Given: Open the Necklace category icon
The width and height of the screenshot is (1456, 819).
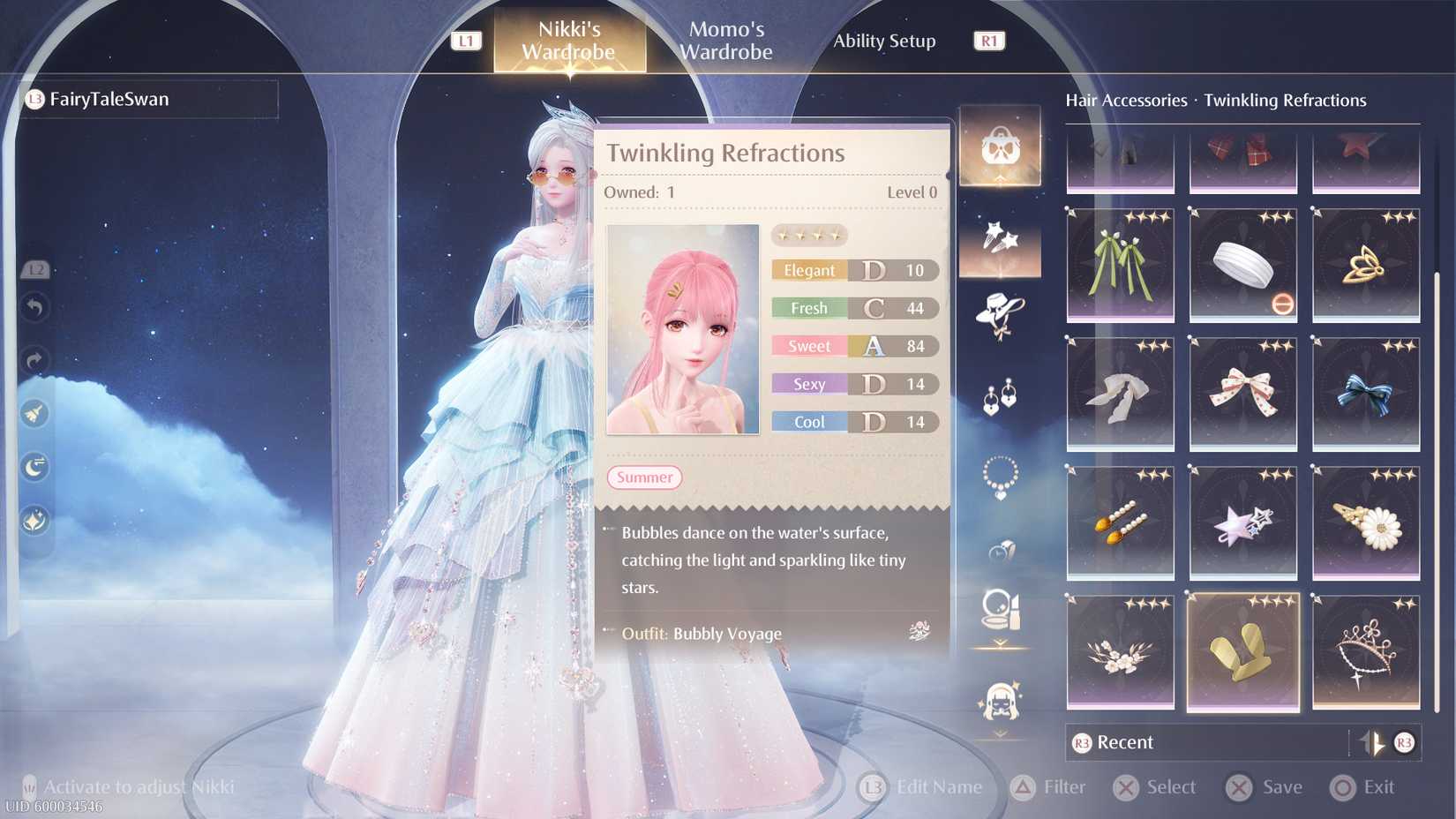Looking at the screenshot, I should click(1001, 477).
